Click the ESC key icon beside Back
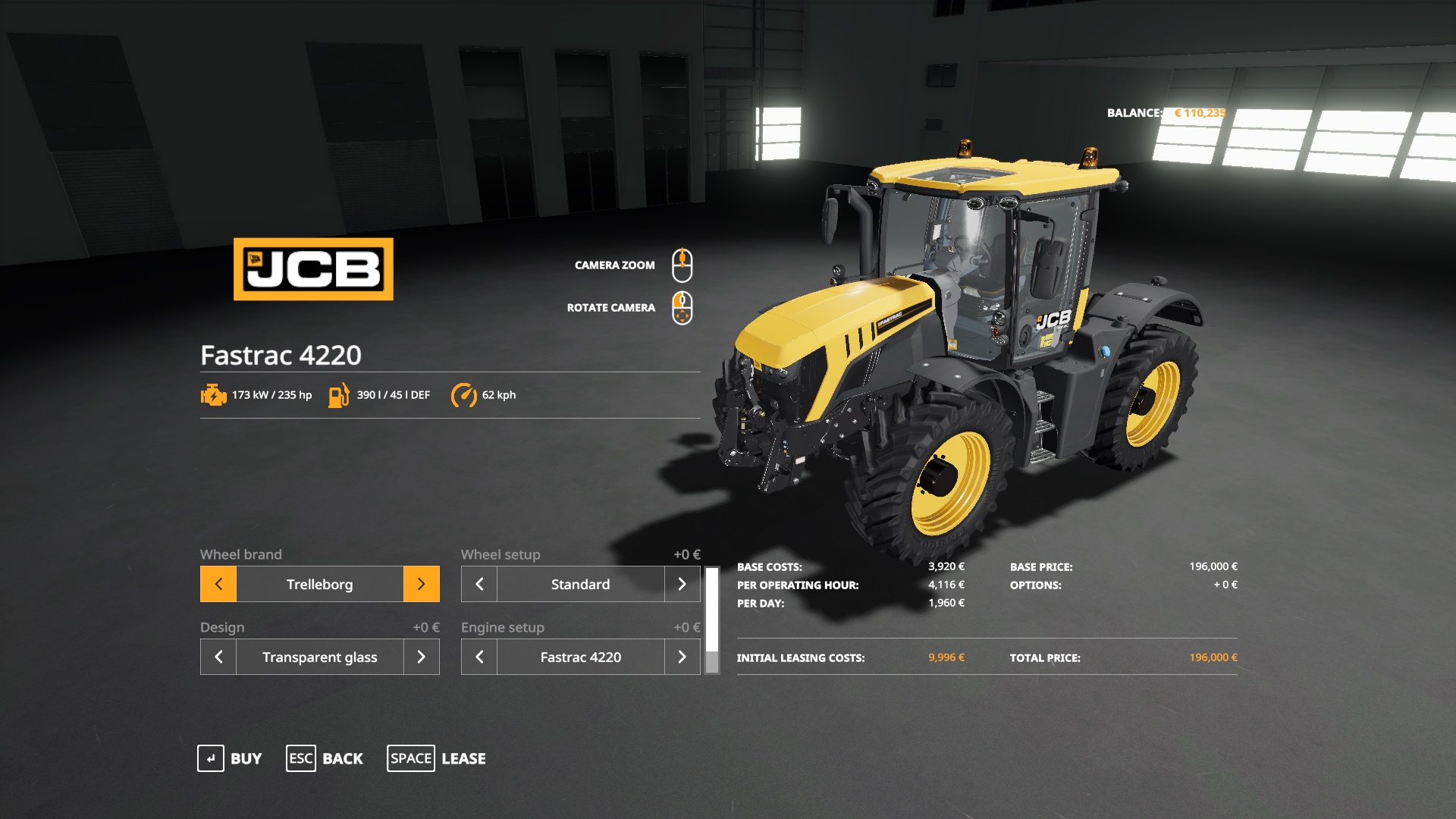This screenshot has width=1456, height=819. coord(300,758)
